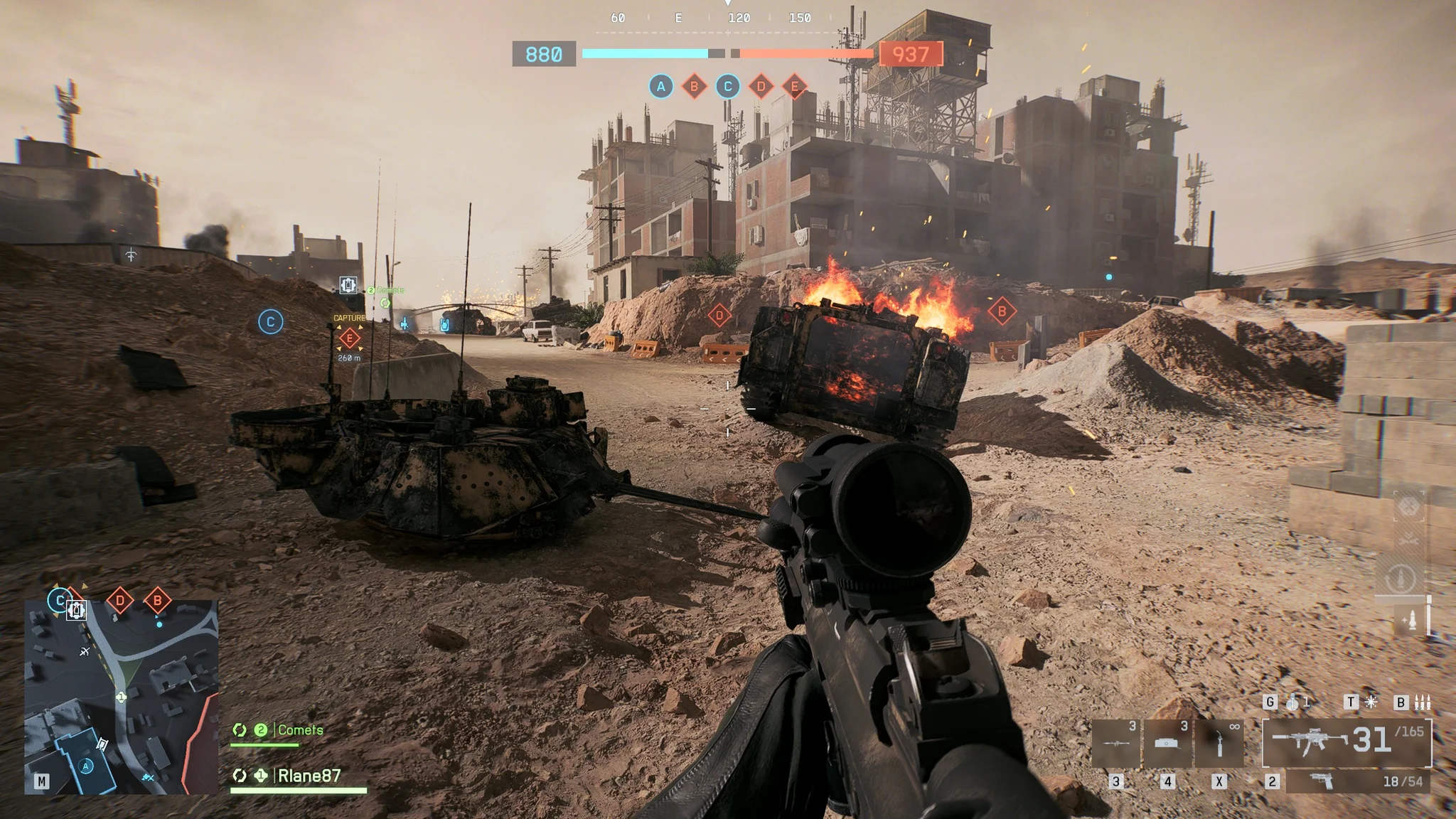Select the repair tool slot
Image resolution: width=1456 pixels, height=819 pixels.
[1219, 743]
